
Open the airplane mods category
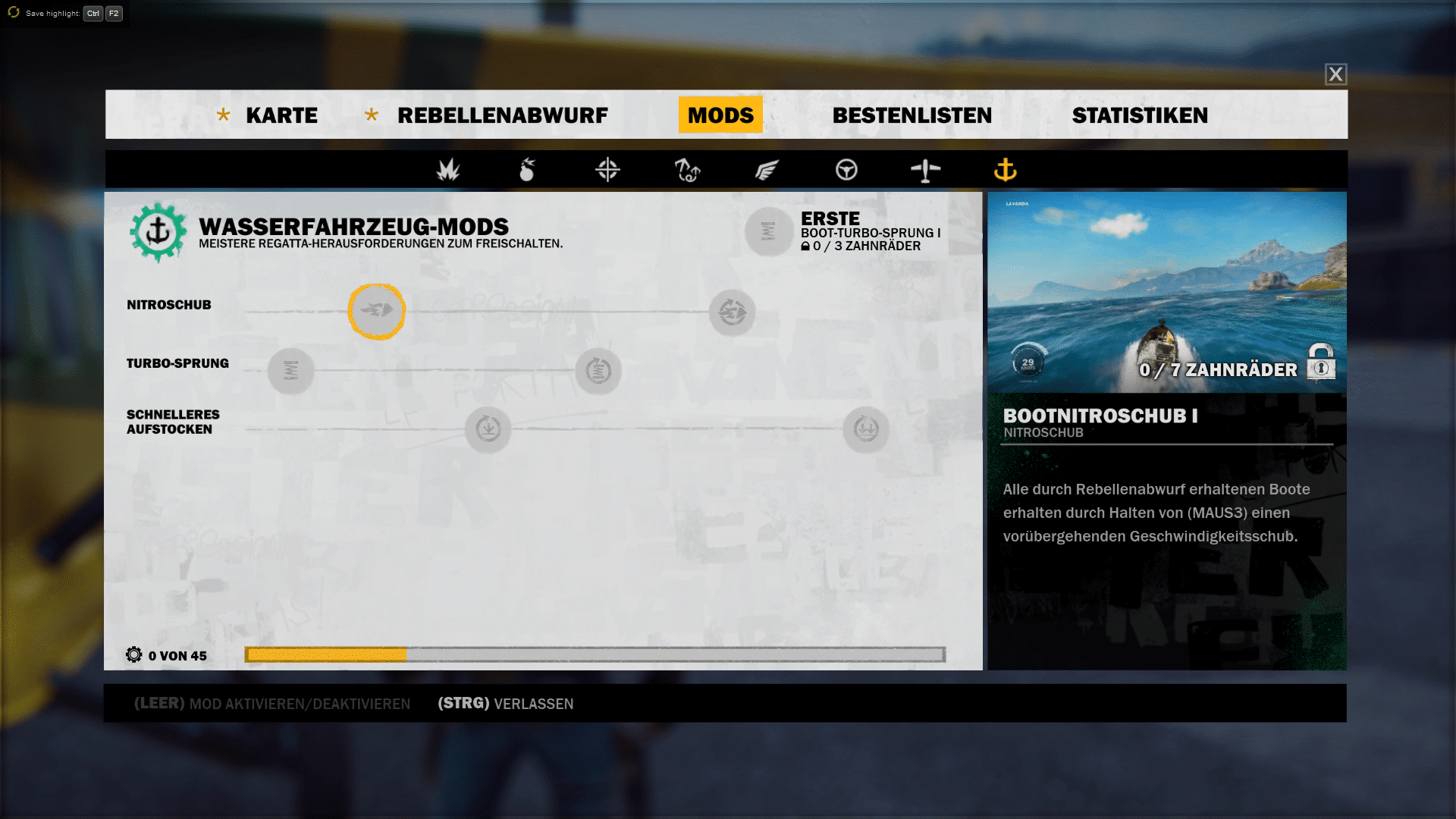pyautogui.click(x=925, y=170)
